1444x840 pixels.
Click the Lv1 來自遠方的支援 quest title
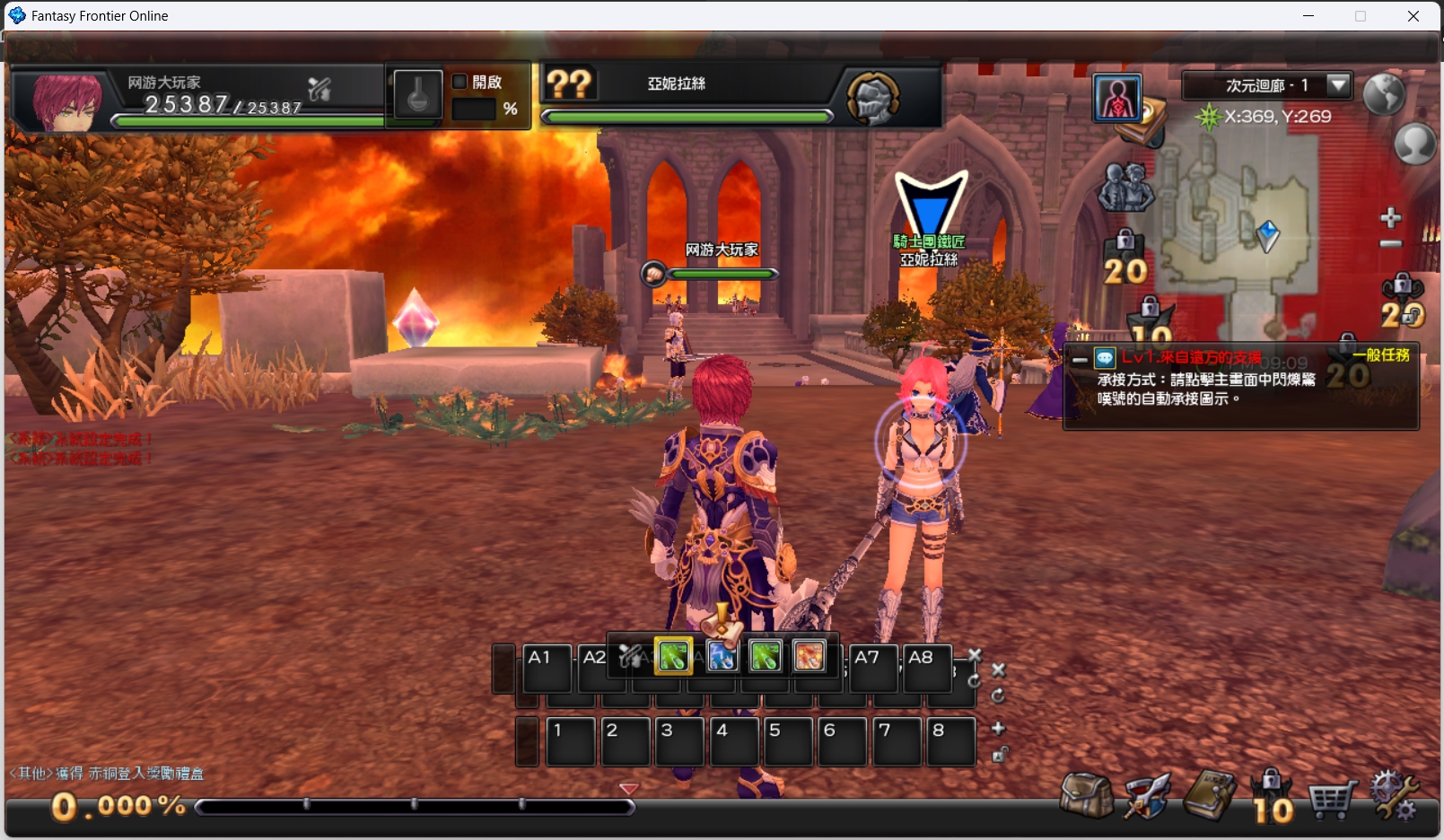pyautogui.click(x=1191, y=357)
